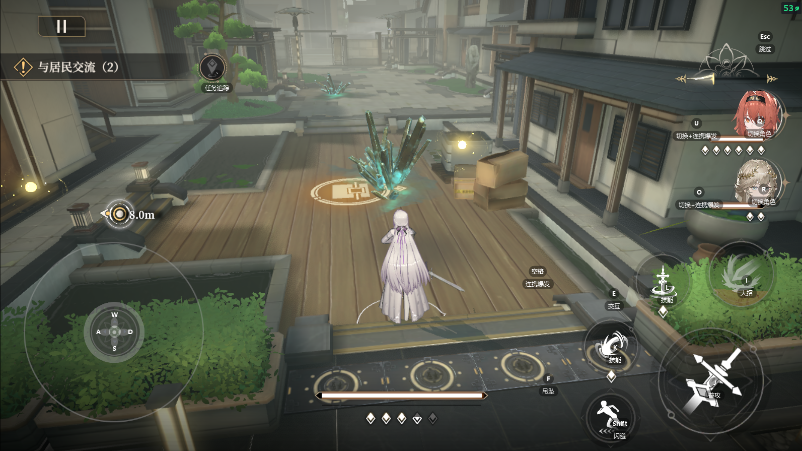Tap the quest tracking pin icon
The height and width of the screenshot is (451, 802).
212,68
